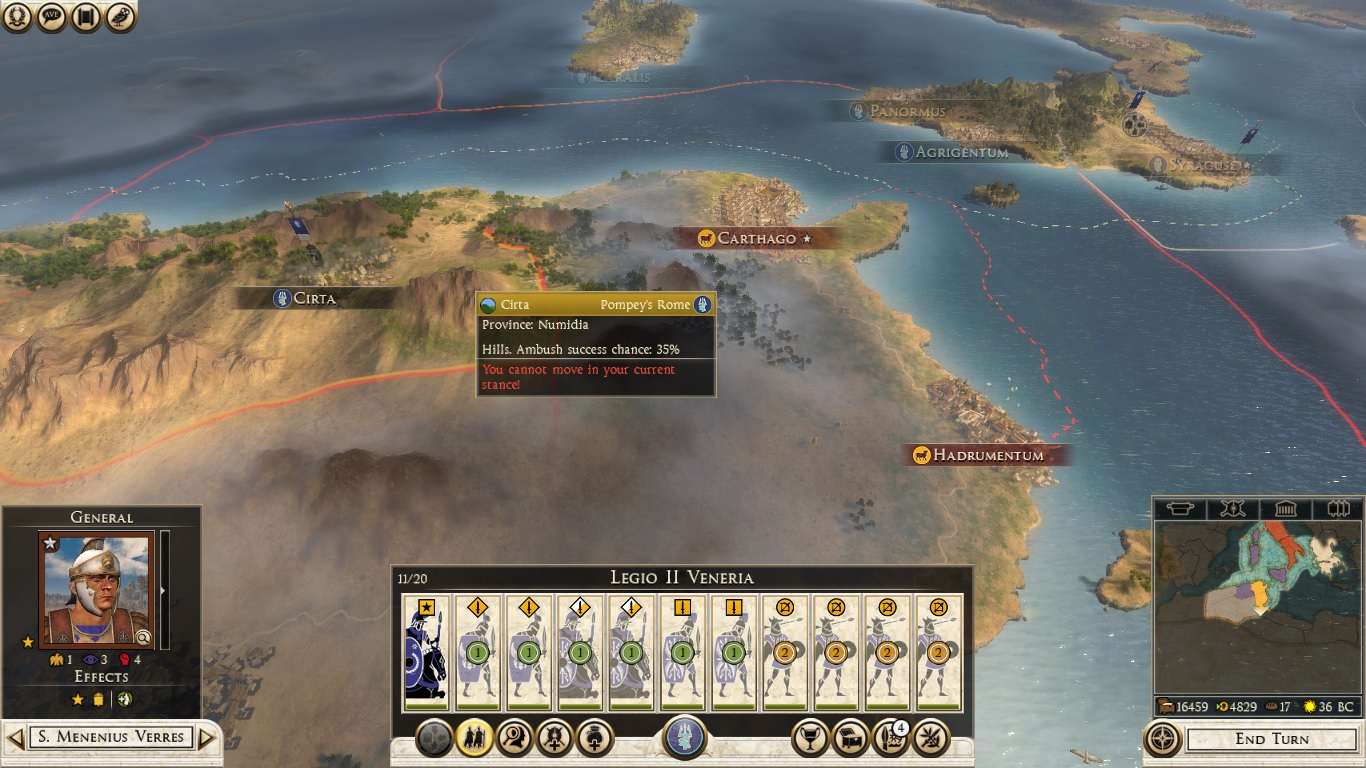Open the events bird icon at top left
Screen dimensions: 1366x768
pos(120,17)
